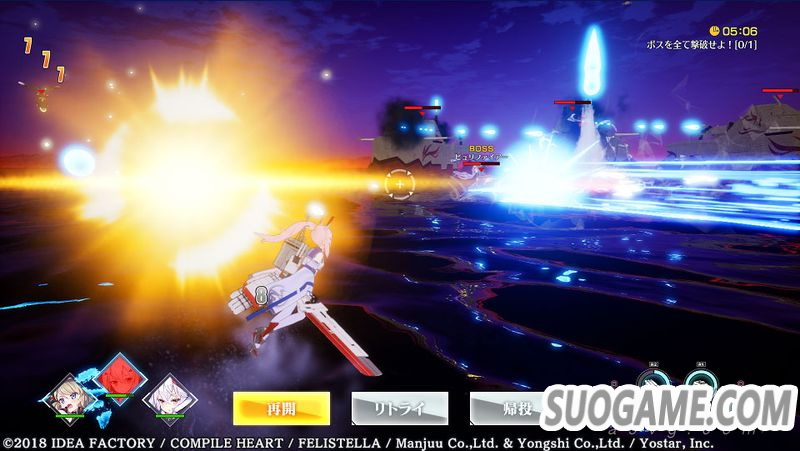Resume the battle with 再開
The image size is (800, 451).
281,407
